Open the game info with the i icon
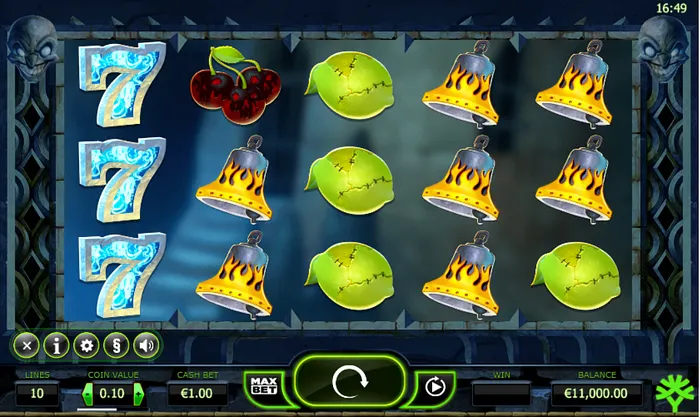This screenshot has height=417, width=700. [x=57, y=346]
